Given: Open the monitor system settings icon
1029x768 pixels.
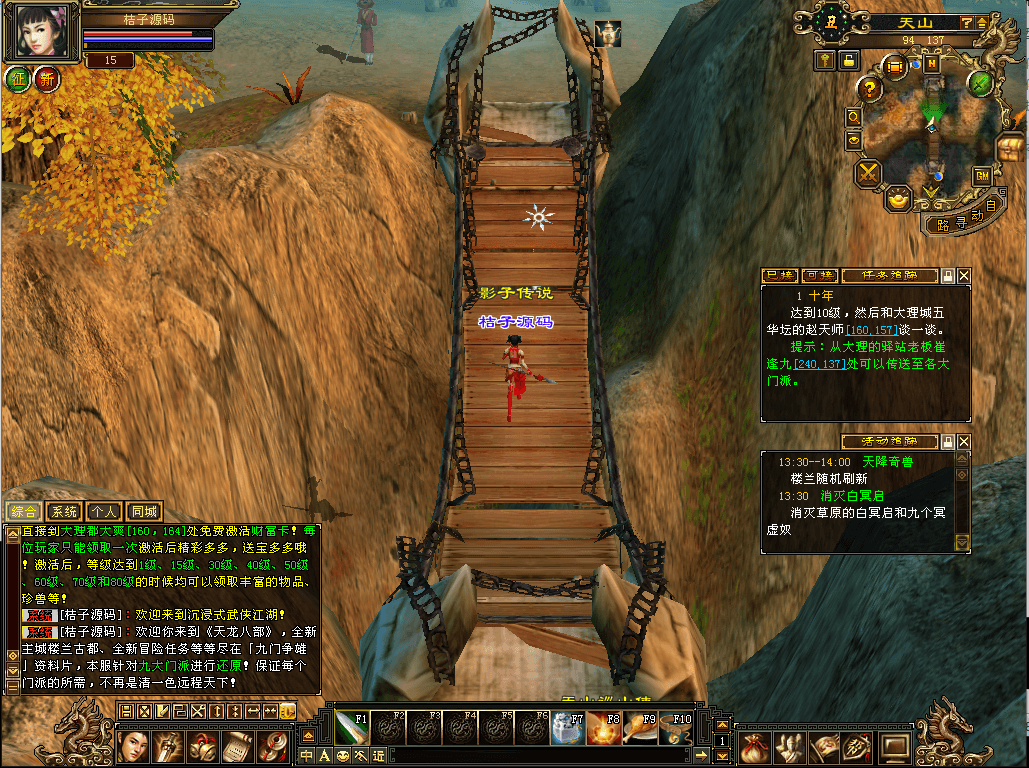Looking at the screenshot, I should pyautogui.click(x=893, y=746).
